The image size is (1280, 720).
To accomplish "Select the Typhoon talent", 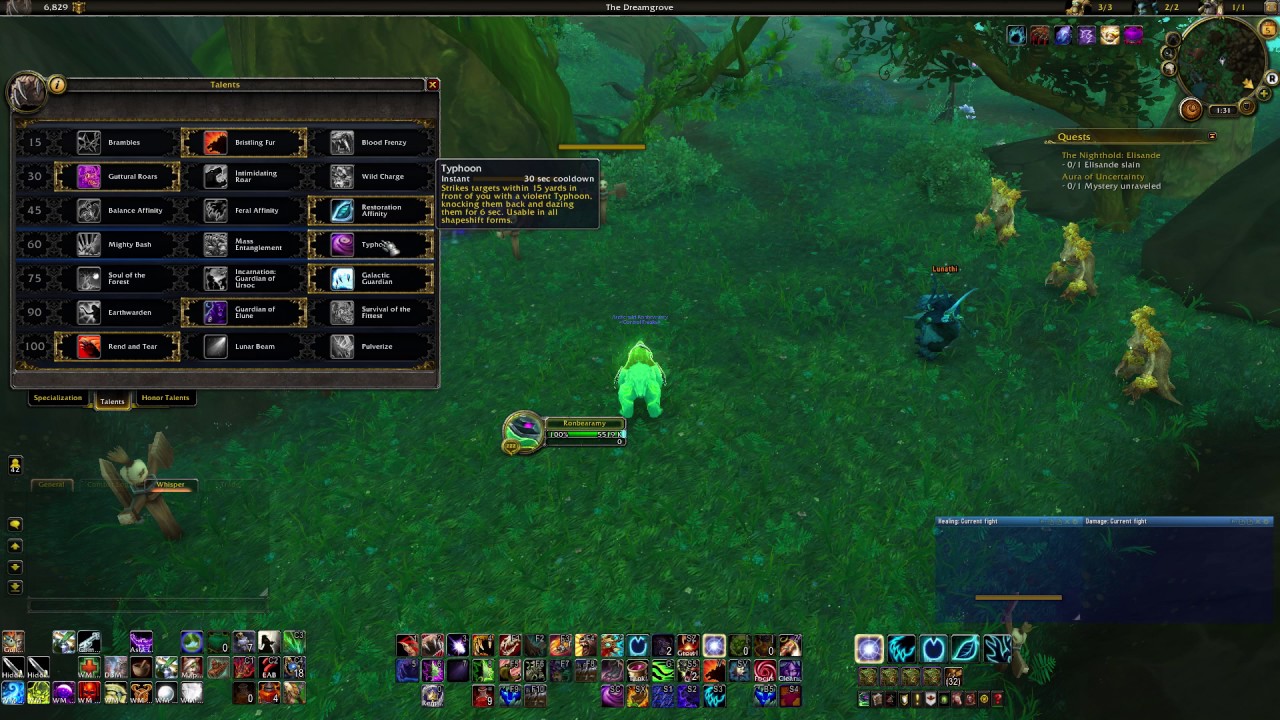I will 371,245.
